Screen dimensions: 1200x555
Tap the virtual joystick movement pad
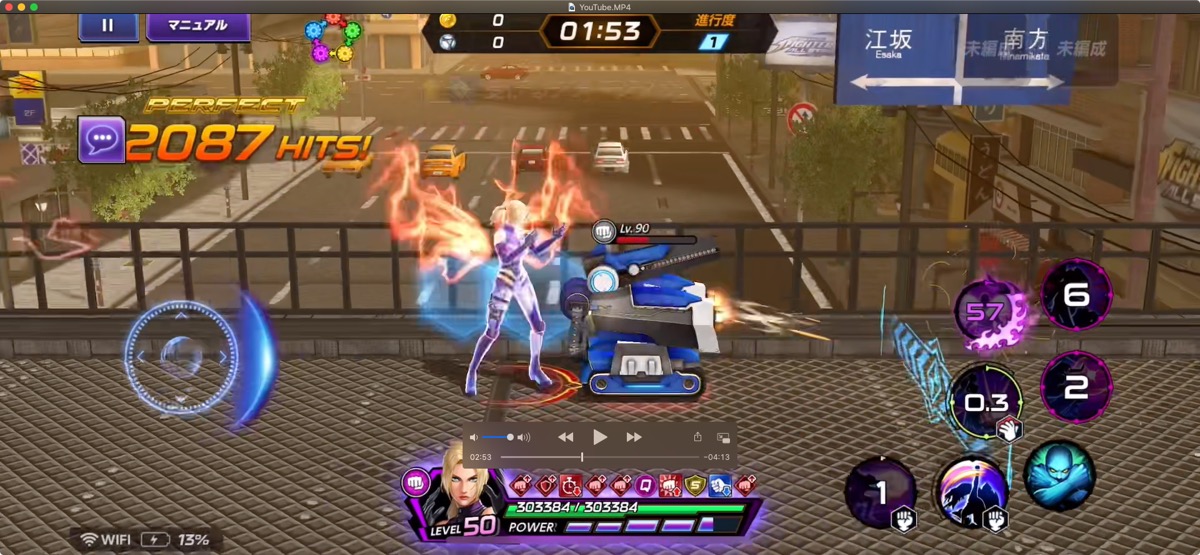pos(181,357)
